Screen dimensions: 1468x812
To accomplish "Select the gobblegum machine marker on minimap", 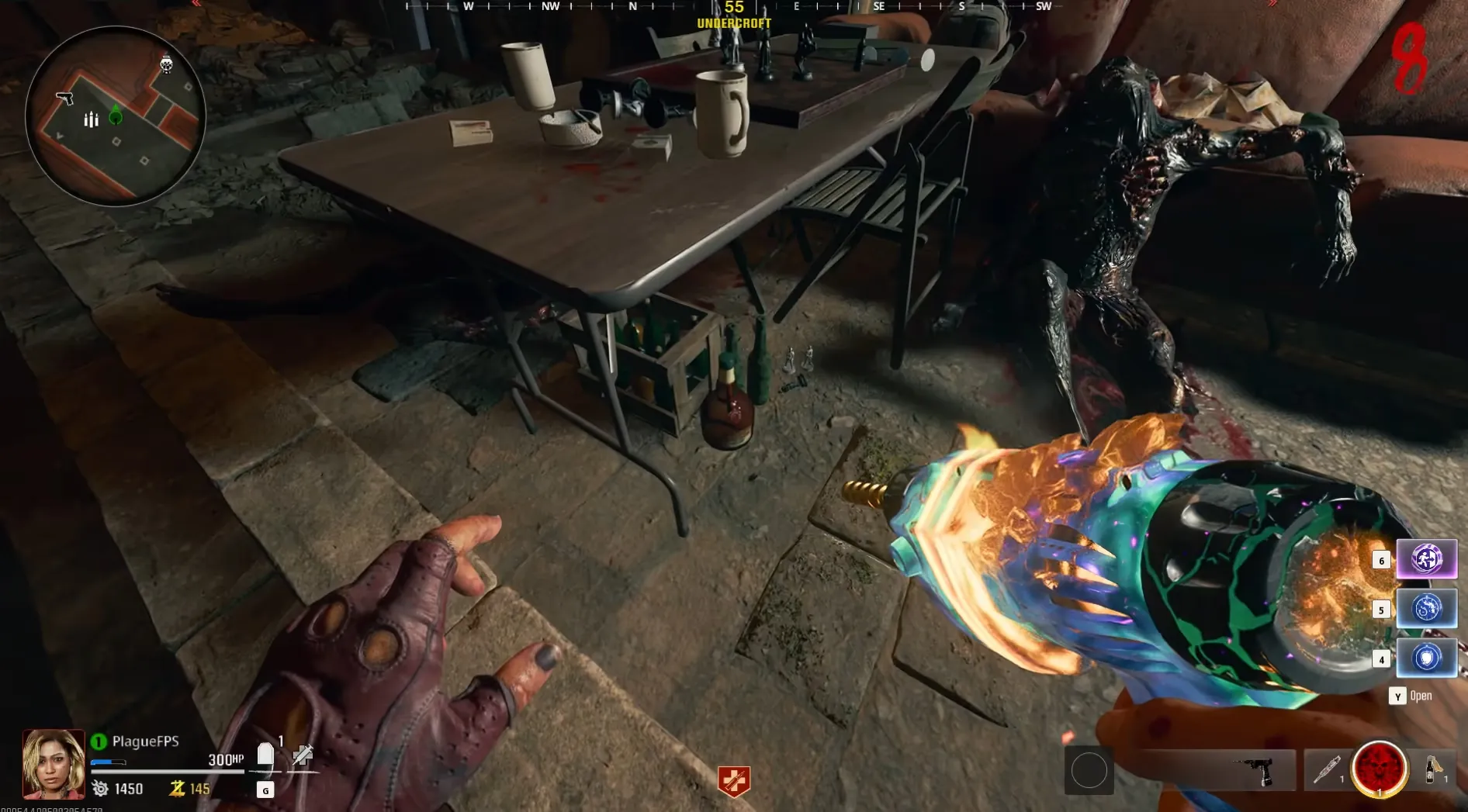I will point(166,64).
